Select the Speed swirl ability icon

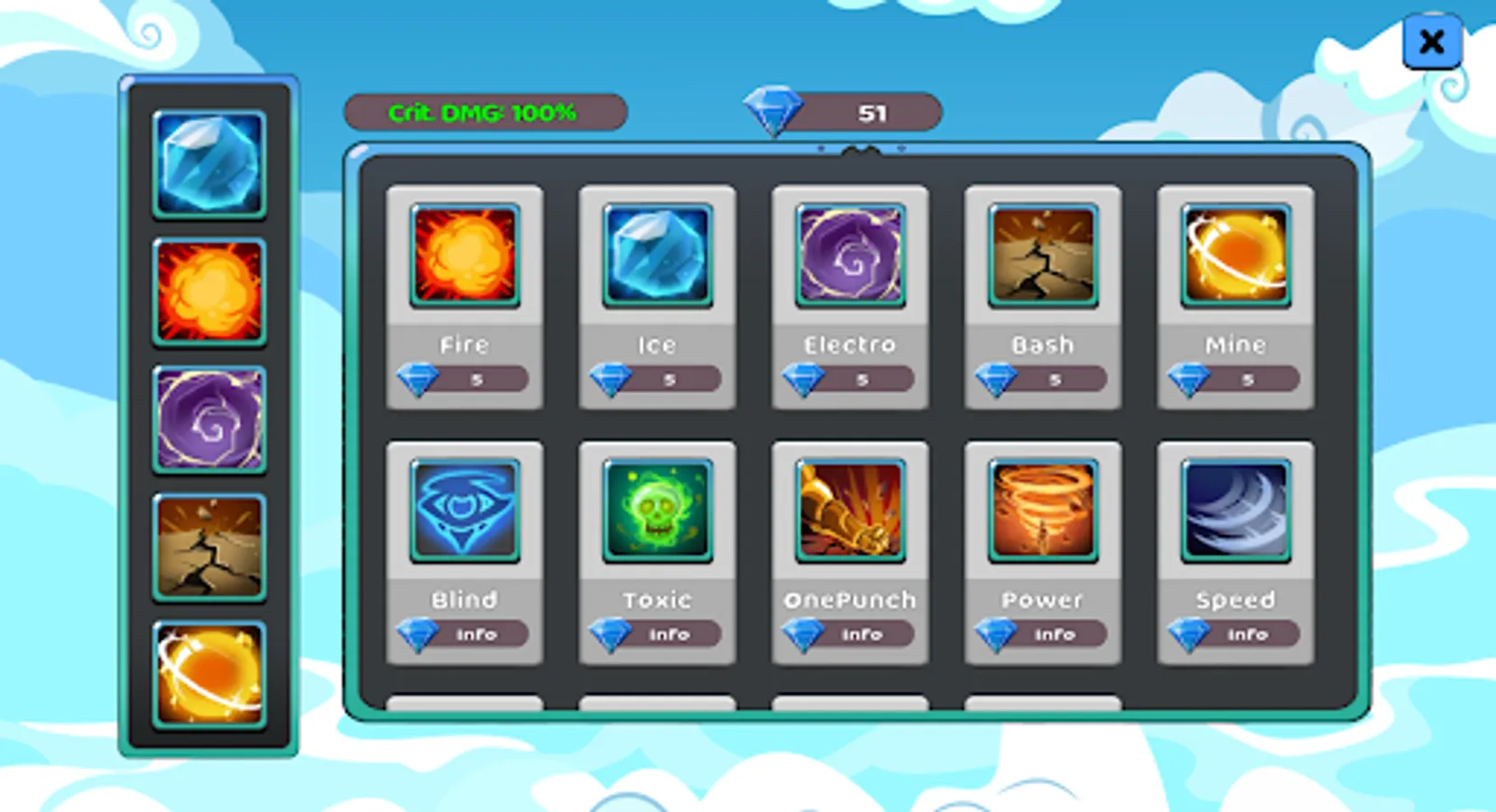pyautogui.click(x=1234, y=512)
